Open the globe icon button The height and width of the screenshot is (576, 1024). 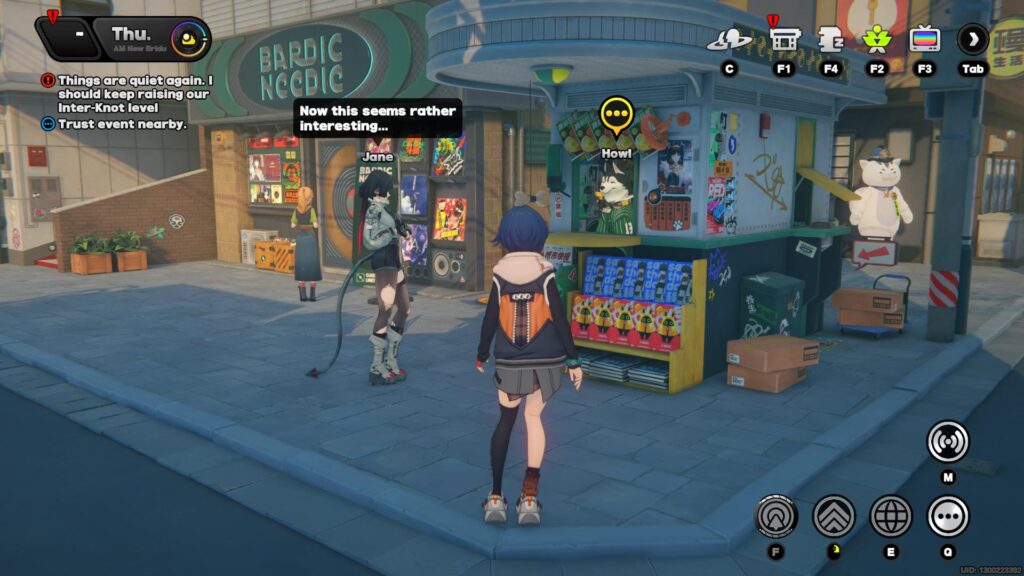890,516
